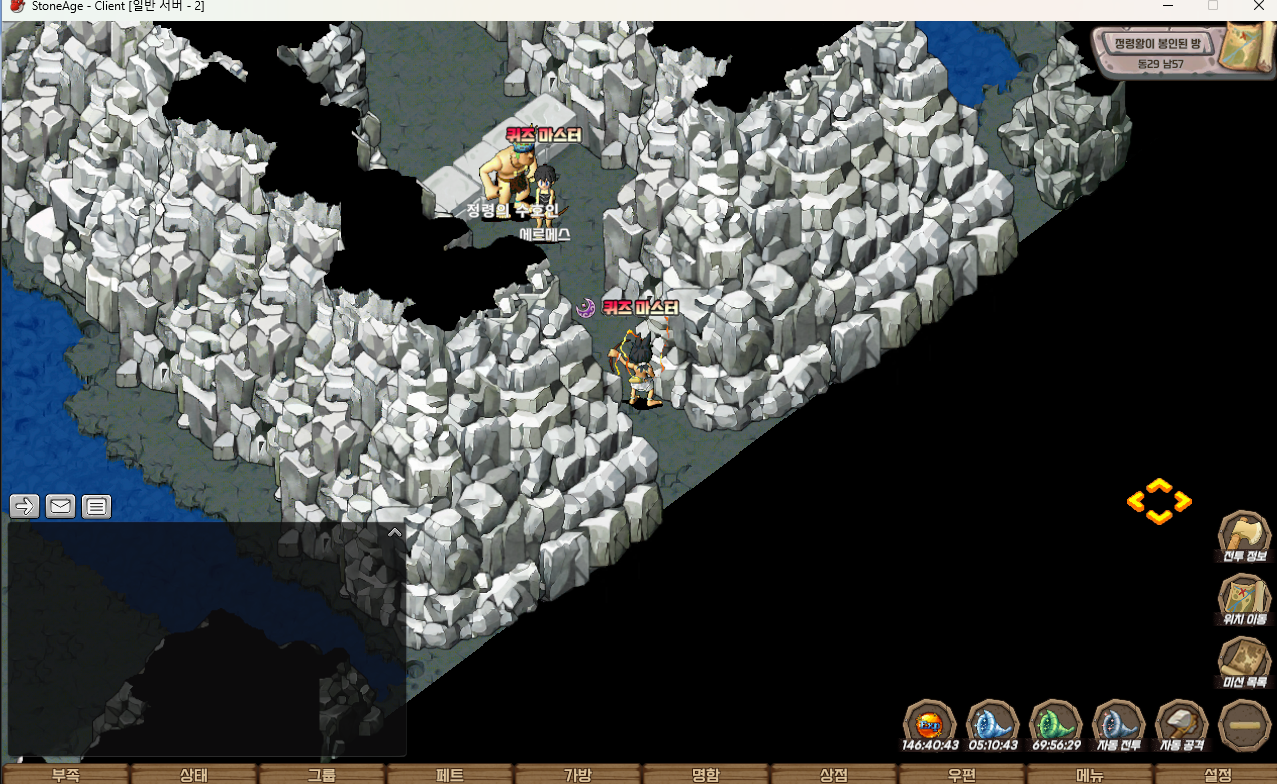This screenshot has height=784, width=1277.
Task: Open the 부족 tribe menu
Action: (65, 775)
